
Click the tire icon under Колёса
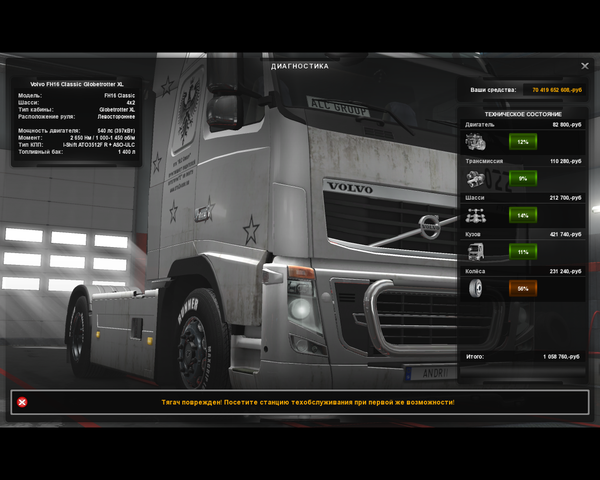coord(476,288)
